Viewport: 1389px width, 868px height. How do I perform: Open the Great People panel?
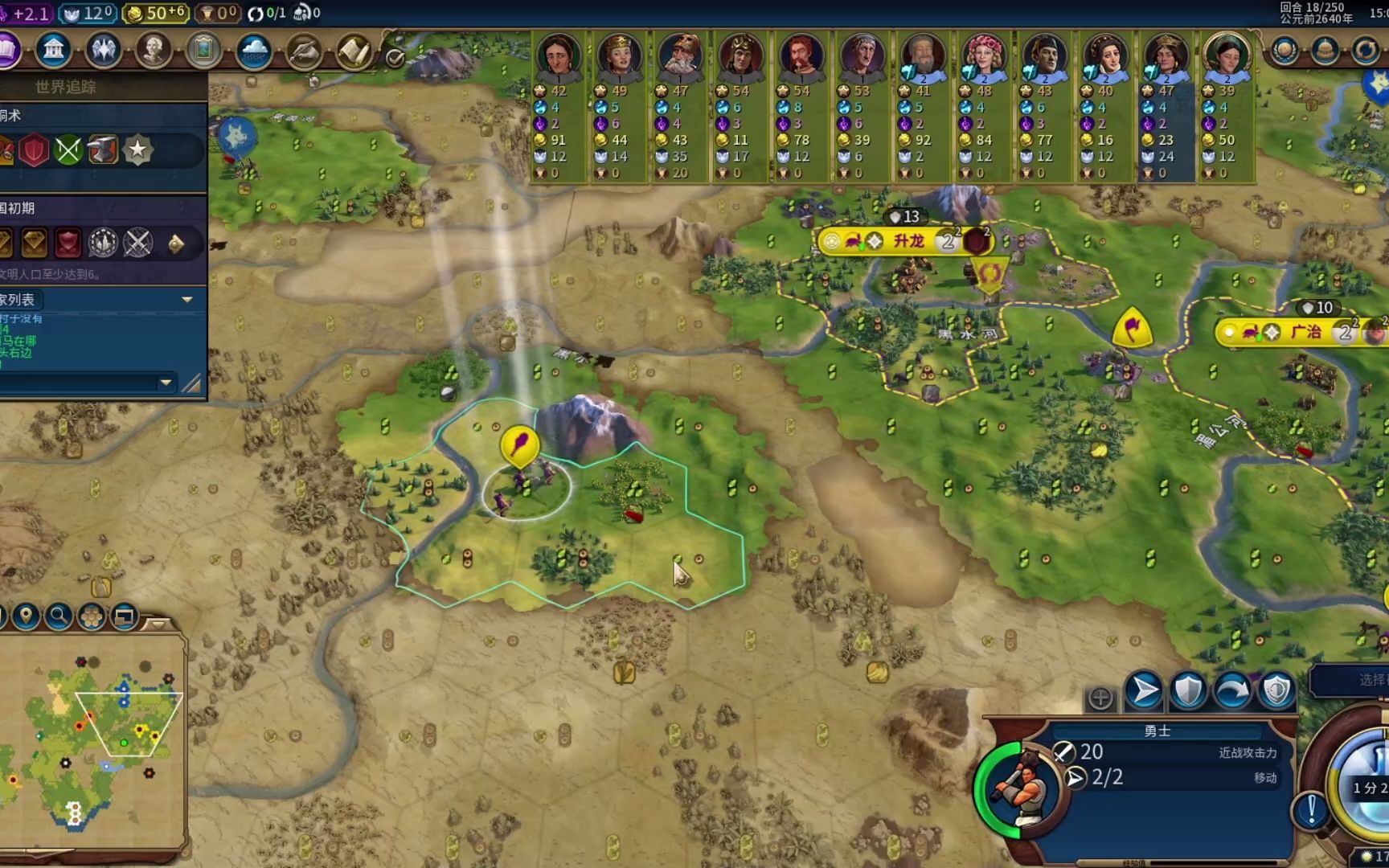point(153,51)
